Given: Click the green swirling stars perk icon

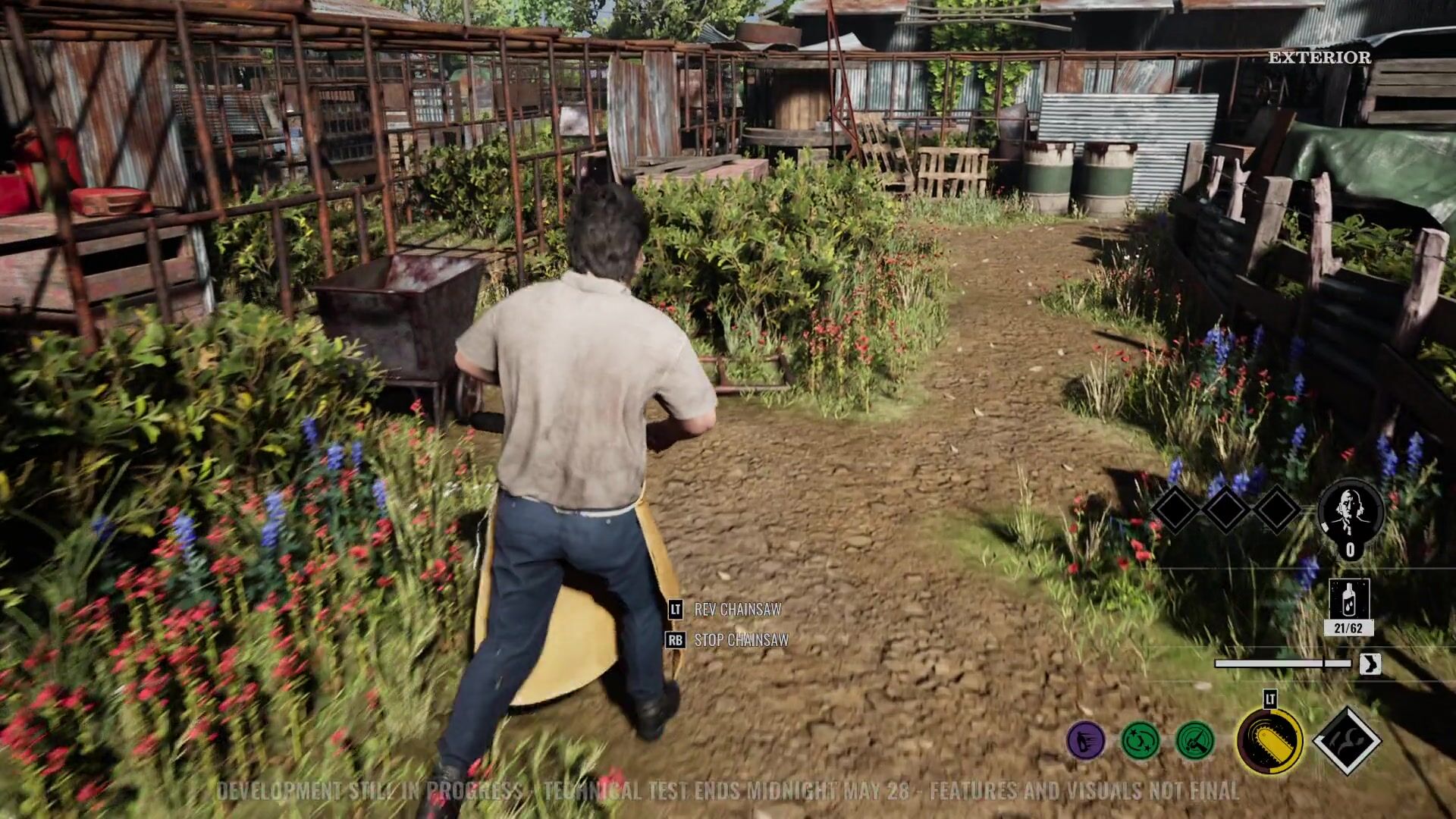Looking at the screenshot, I should pyautogui.click(x=1140, y=740).
